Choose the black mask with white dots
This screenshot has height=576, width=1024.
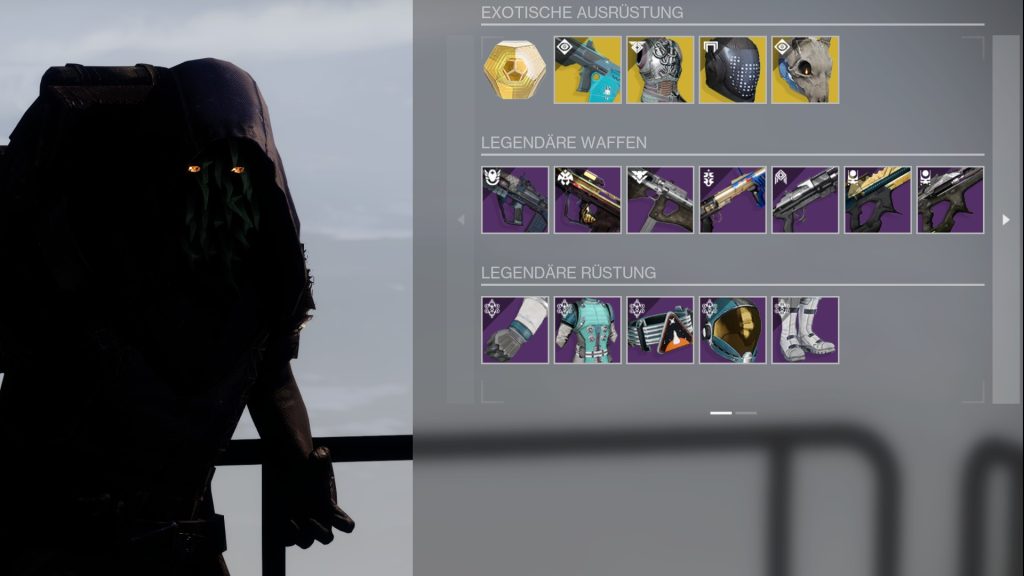(733, 70)
